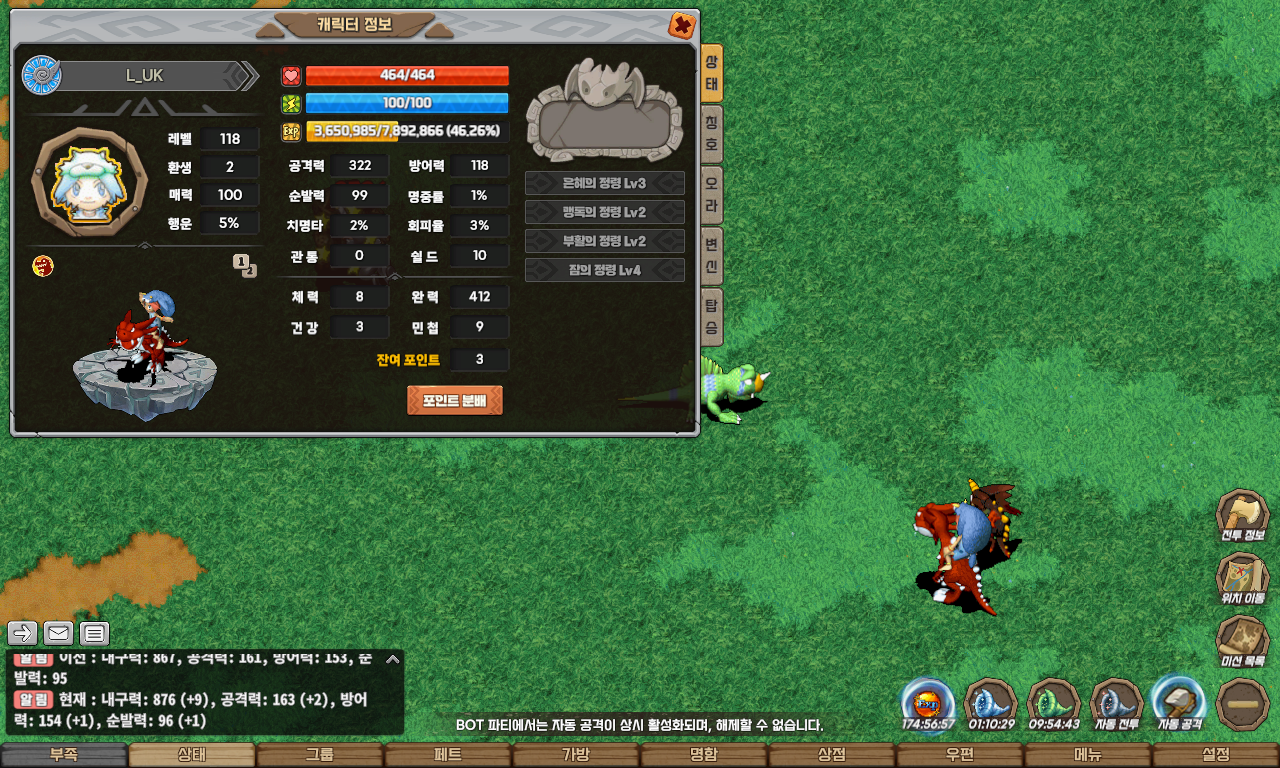Select the 은혜의 정령 Lv3 entry
The image size is (1280, 768).
click(x=605, y=183)
